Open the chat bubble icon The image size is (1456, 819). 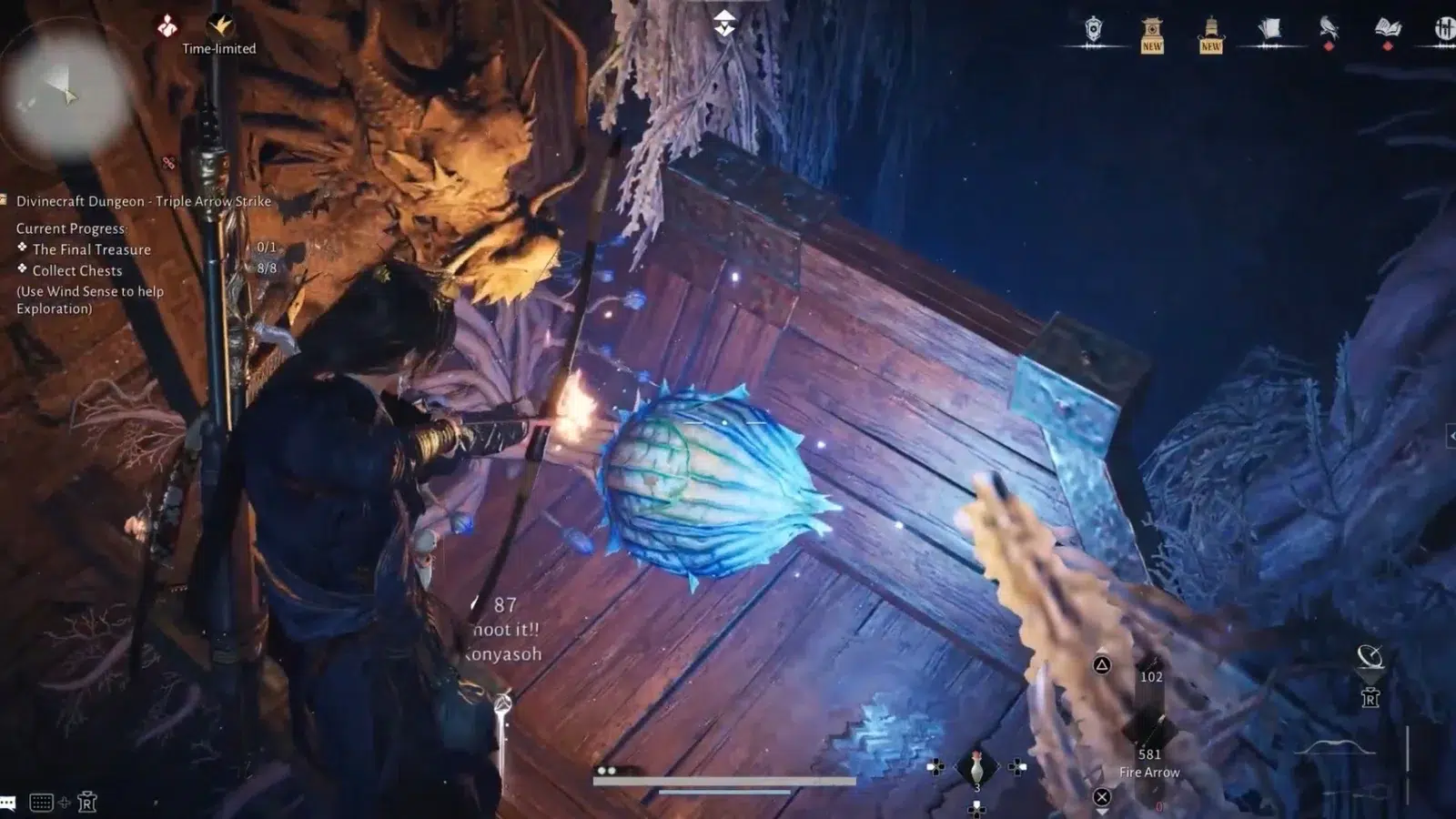pyautogui.click(x=8, y=803)
